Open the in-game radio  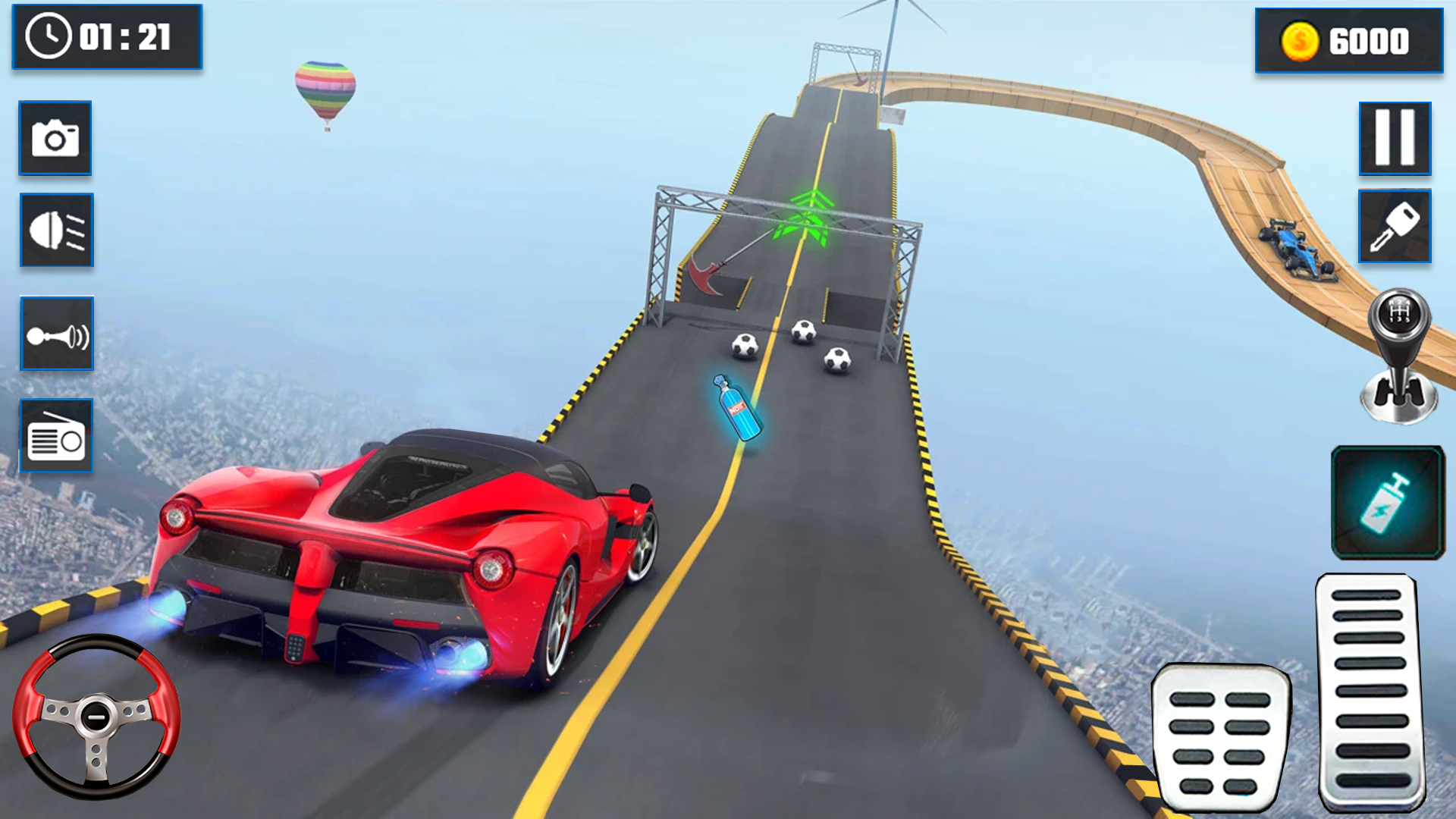[x=55, y=435]
